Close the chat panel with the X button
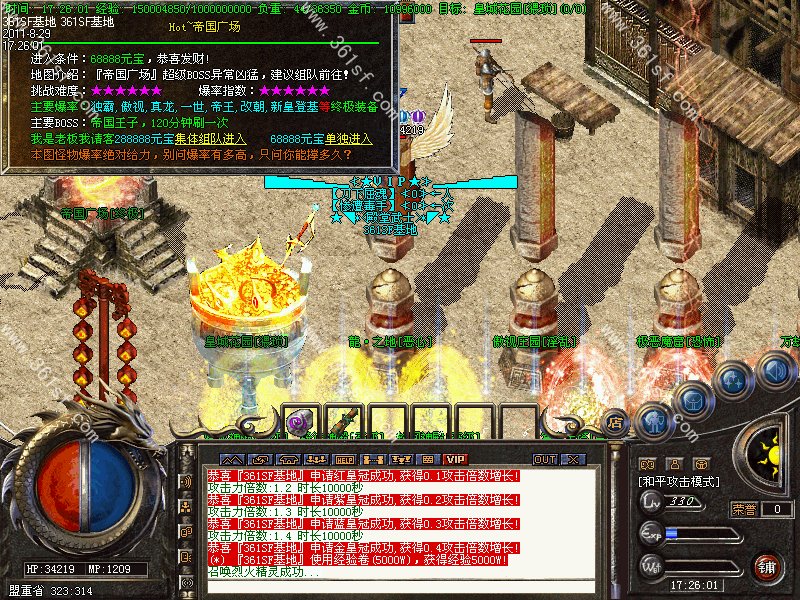The width and height of the screenshot is (800, 600). [572, 459]
